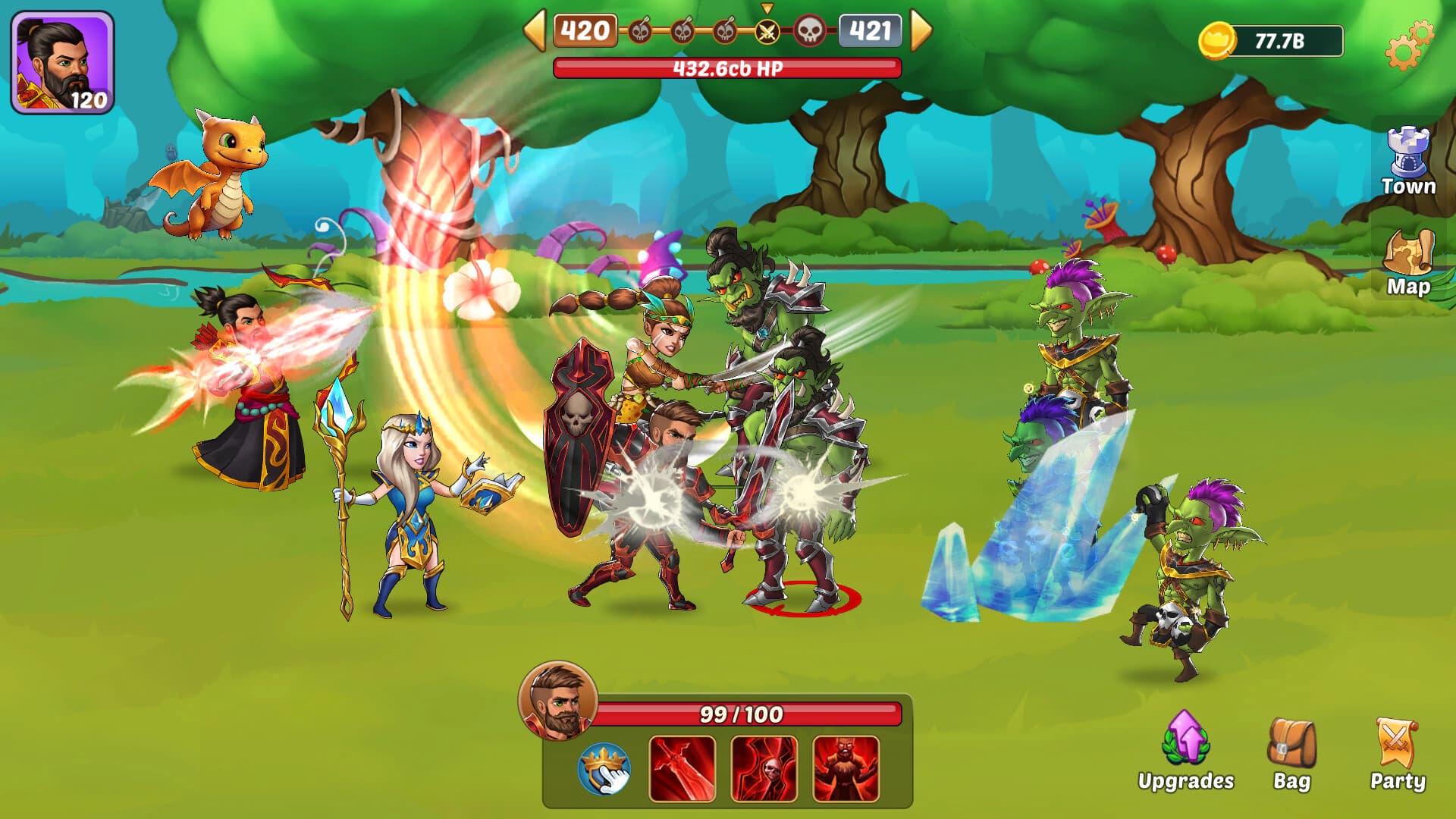Activate the red skull warrior ability
The width and height of the screenshot is (1456, 819).
click(x=764, y=769)
